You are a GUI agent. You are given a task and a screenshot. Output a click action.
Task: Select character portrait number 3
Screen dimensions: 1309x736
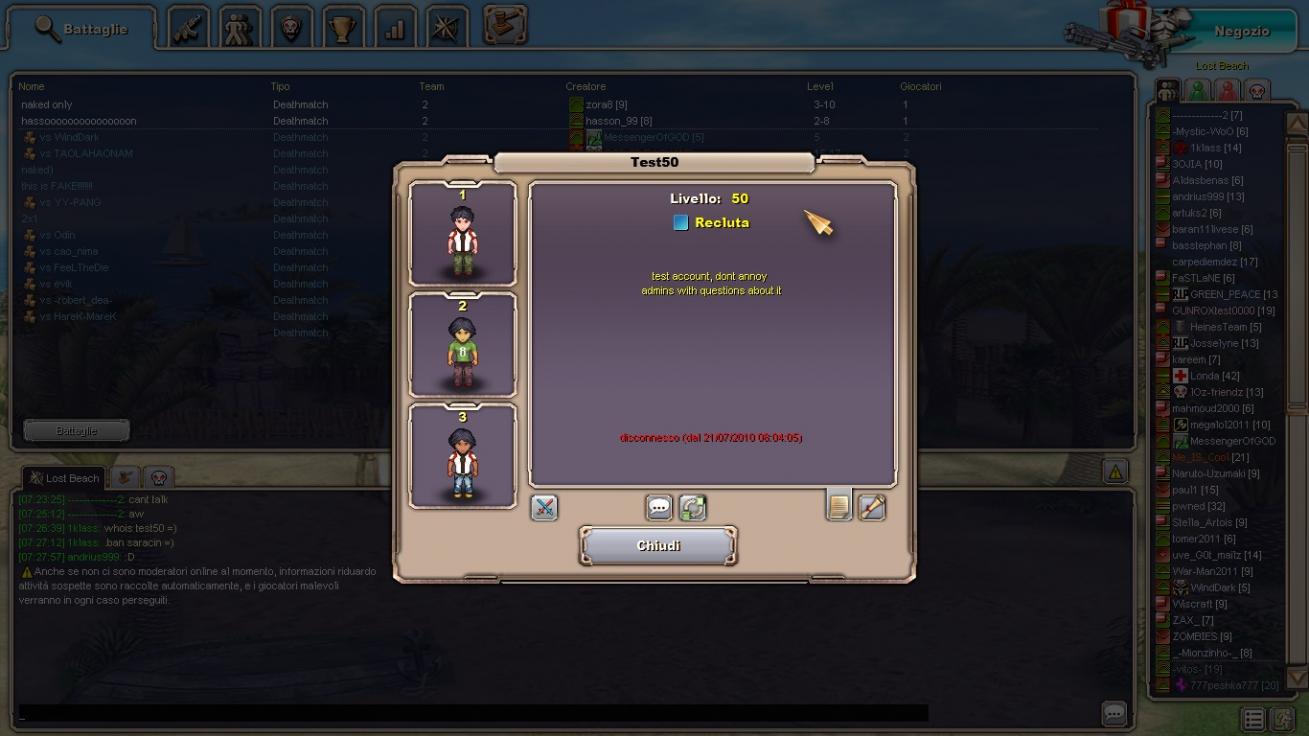coord(462,456)
